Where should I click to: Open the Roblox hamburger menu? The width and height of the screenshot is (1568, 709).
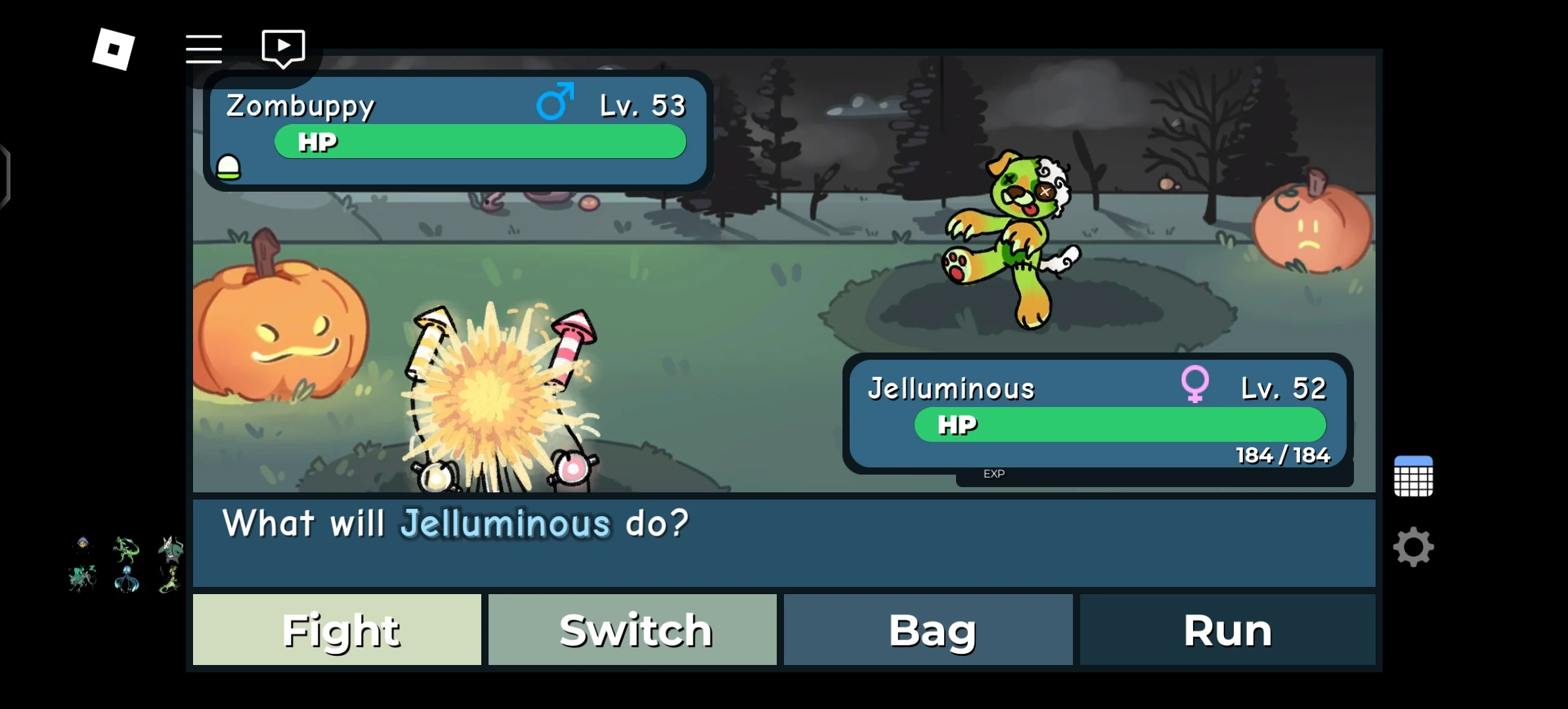tap(204, 48)
